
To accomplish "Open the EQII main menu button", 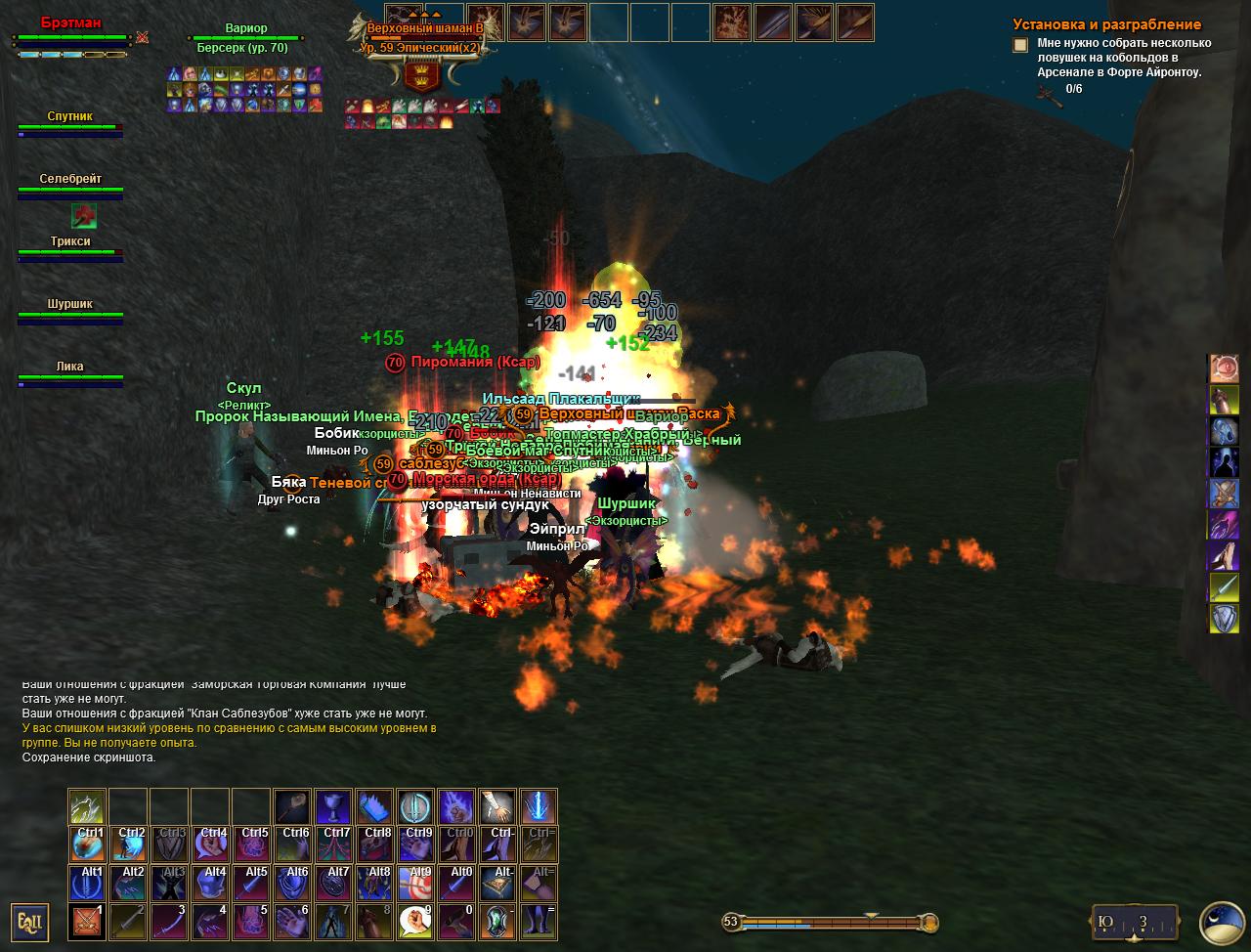I will coord(28,921).
